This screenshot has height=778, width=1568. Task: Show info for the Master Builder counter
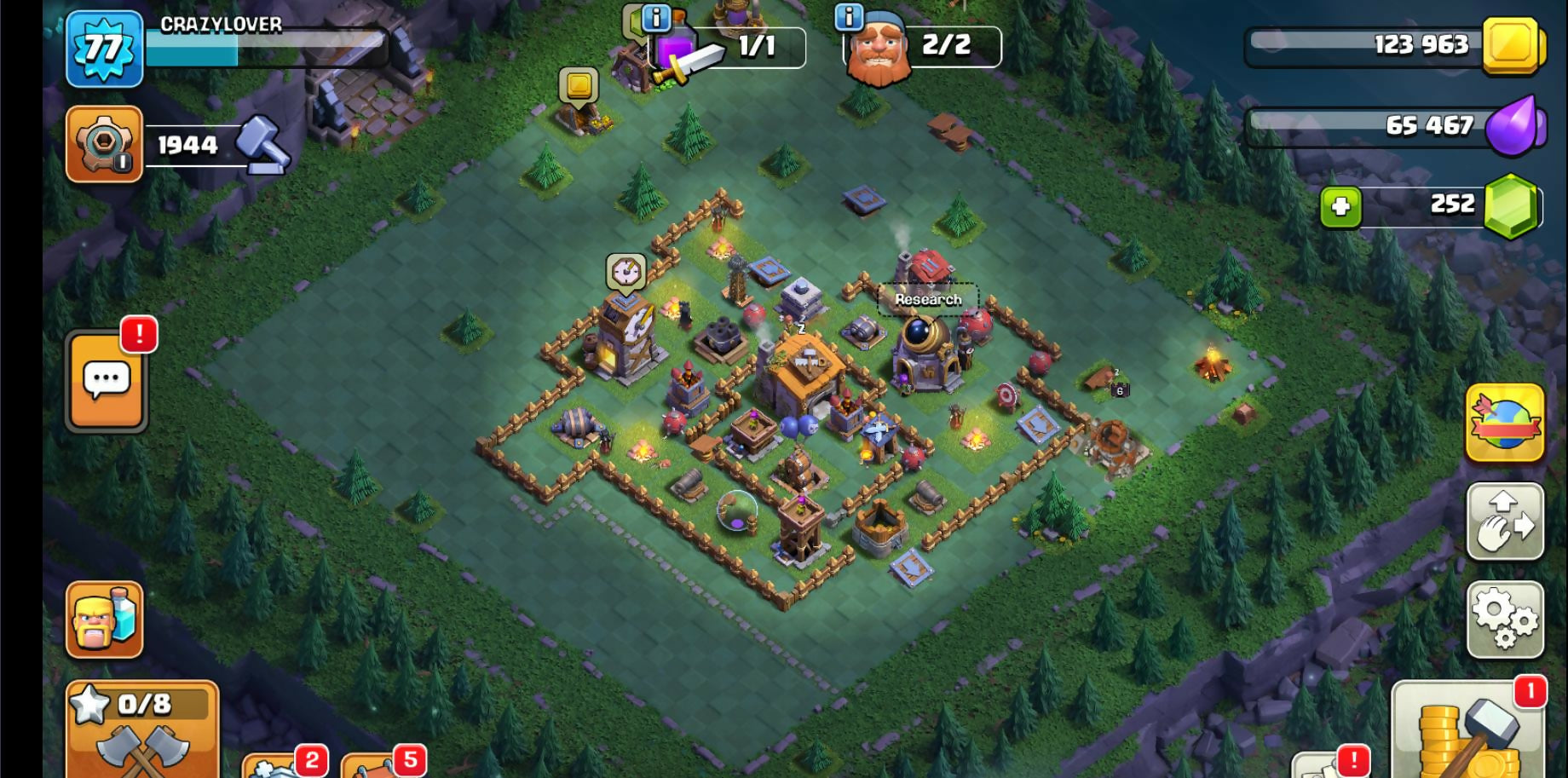pos(849,16)
